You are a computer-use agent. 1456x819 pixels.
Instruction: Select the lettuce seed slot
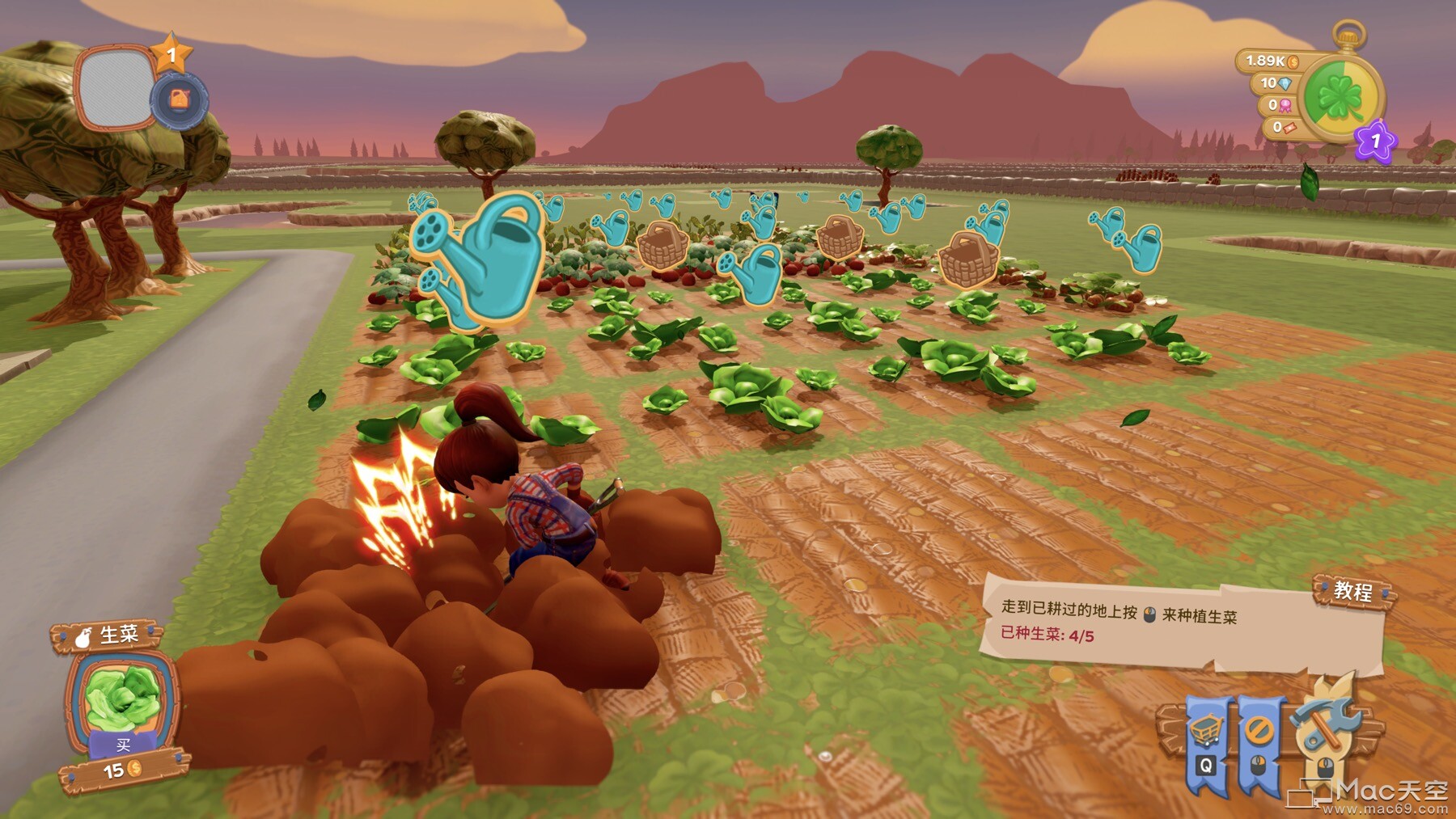pos(122,695)
